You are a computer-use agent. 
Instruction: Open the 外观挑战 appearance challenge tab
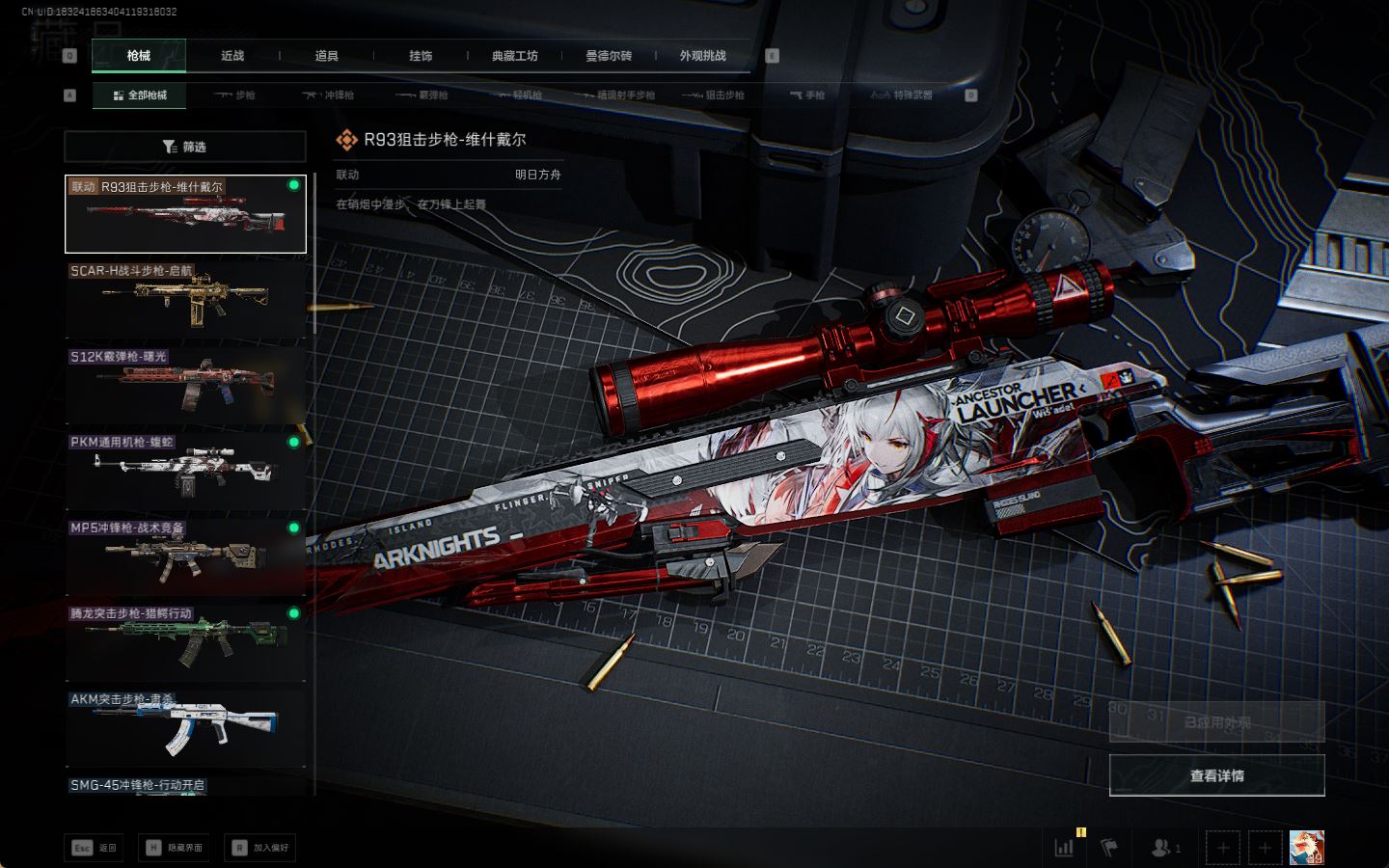pyautogui.click(x=702, y=56)
